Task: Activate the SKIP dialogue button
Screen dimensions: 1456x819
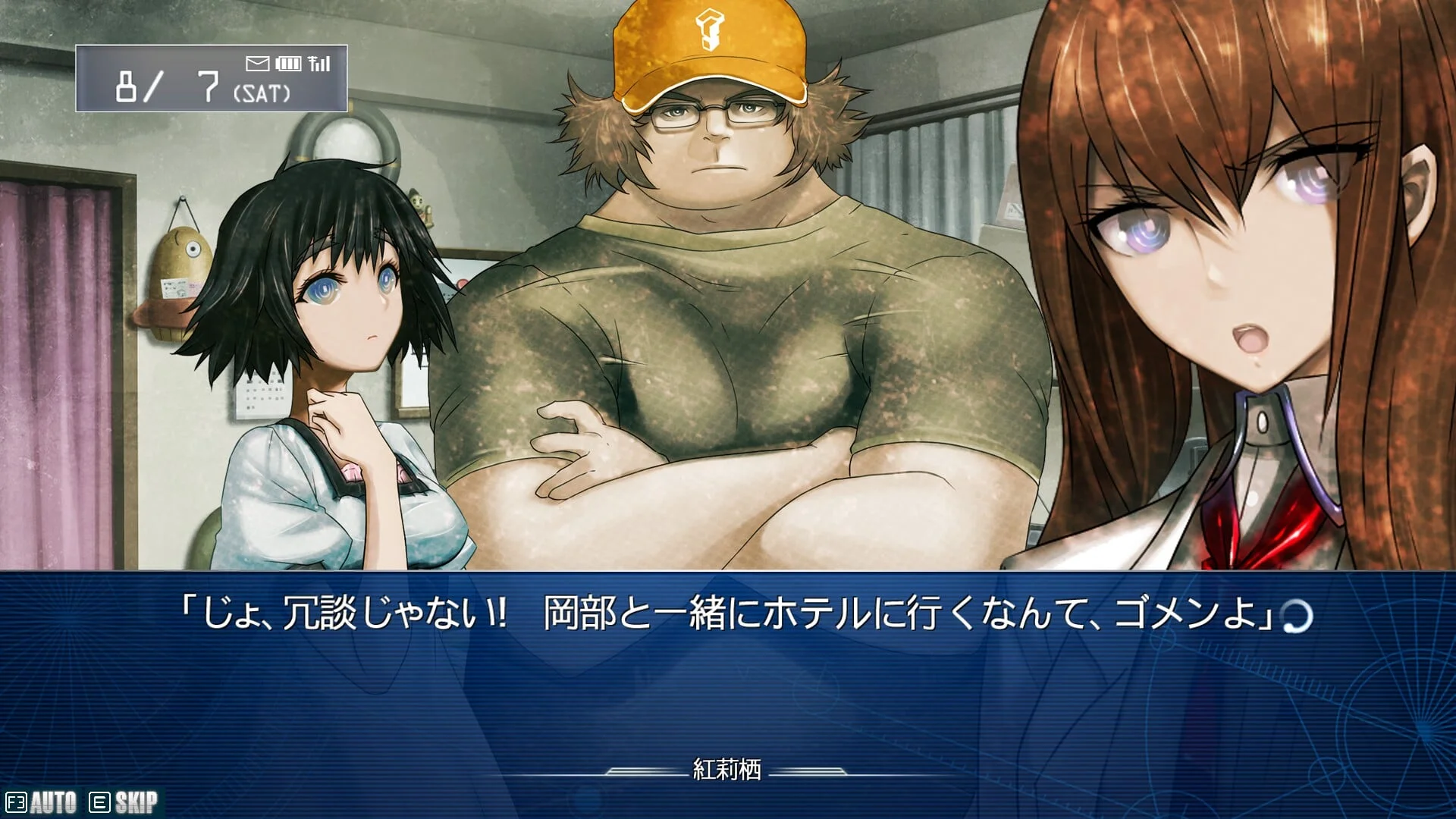Action: [125, 802]
